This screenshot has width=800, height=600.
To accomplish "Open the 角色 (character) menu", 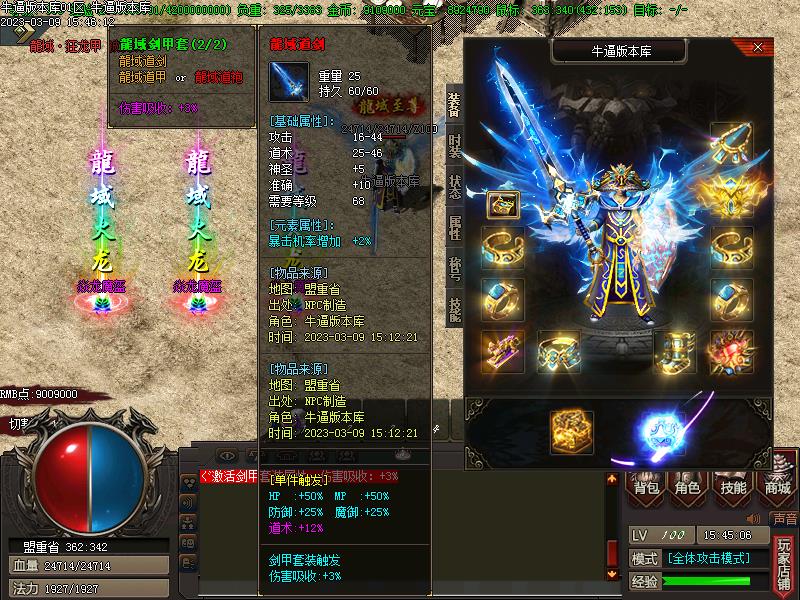I will pos(688,487).
